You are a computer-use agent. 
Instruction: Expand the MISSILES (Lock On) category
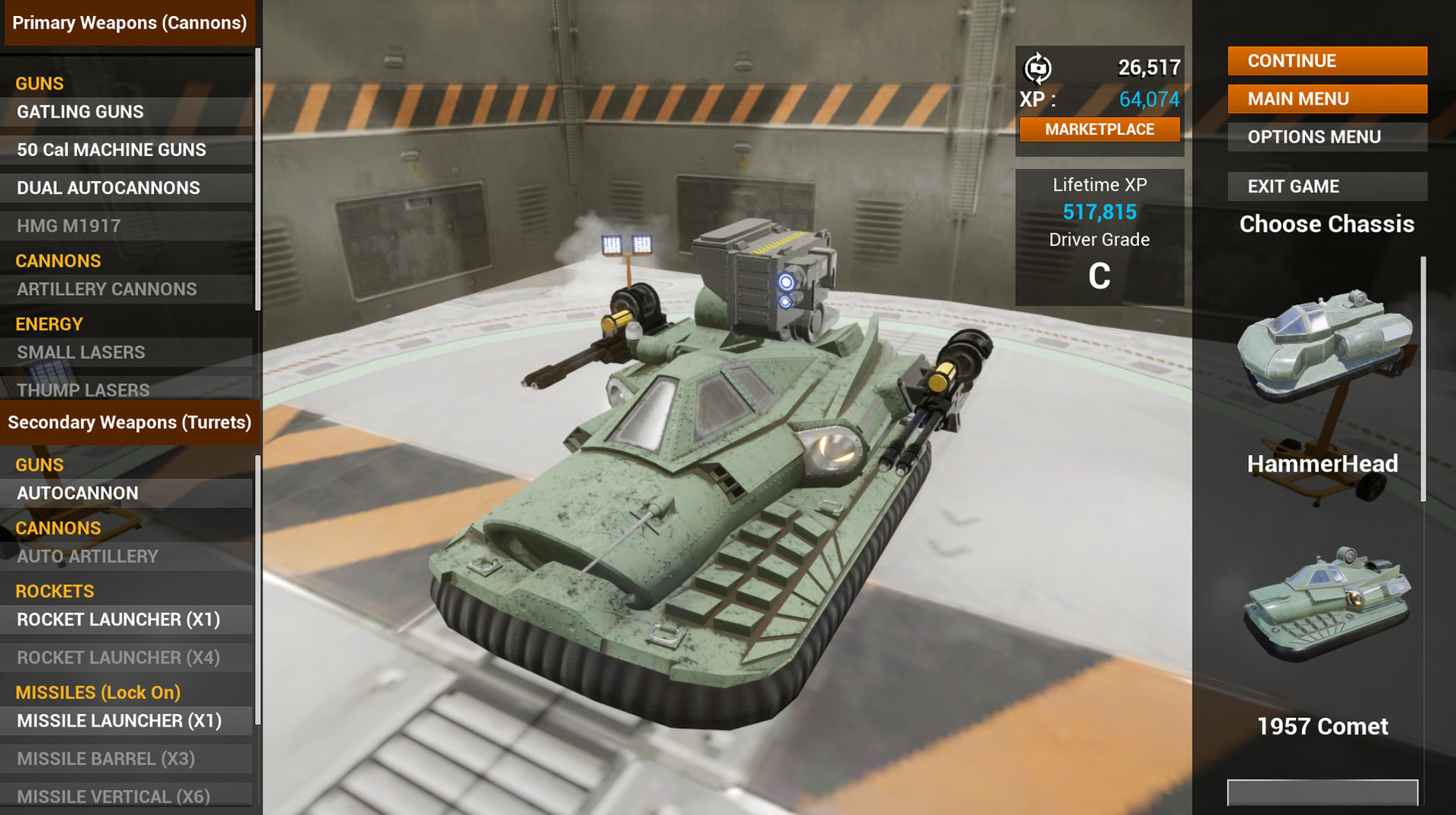point(98,692)
